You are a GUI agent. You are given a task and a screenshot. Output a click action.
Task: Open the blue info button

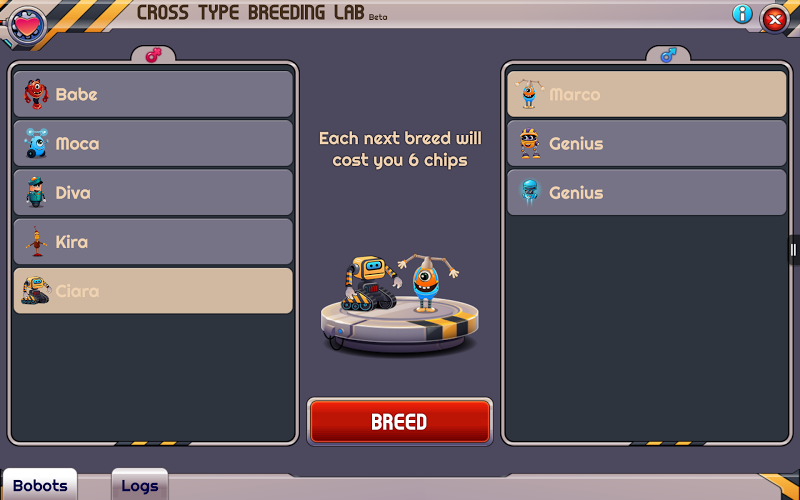(742, 14)
